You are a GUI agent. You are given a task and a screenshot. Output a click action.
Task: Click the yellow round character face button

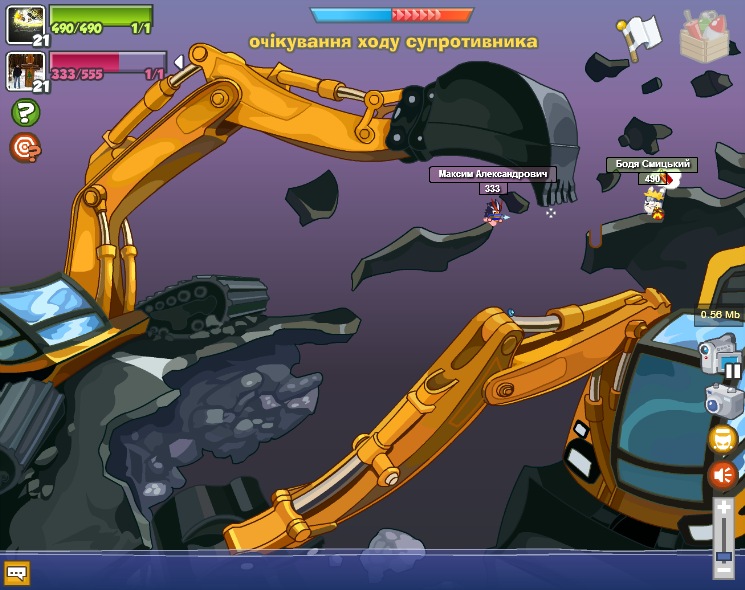coord(723,439)
